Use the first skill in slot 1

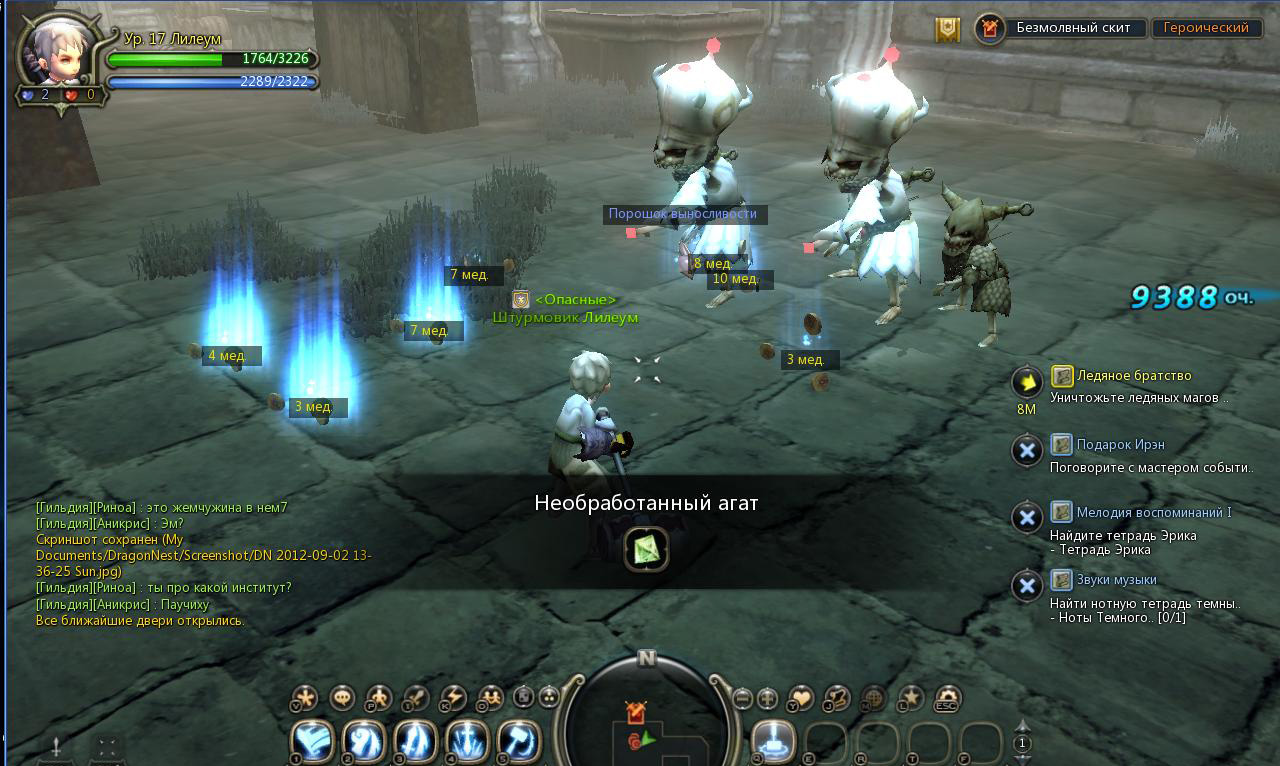[312, 742]
